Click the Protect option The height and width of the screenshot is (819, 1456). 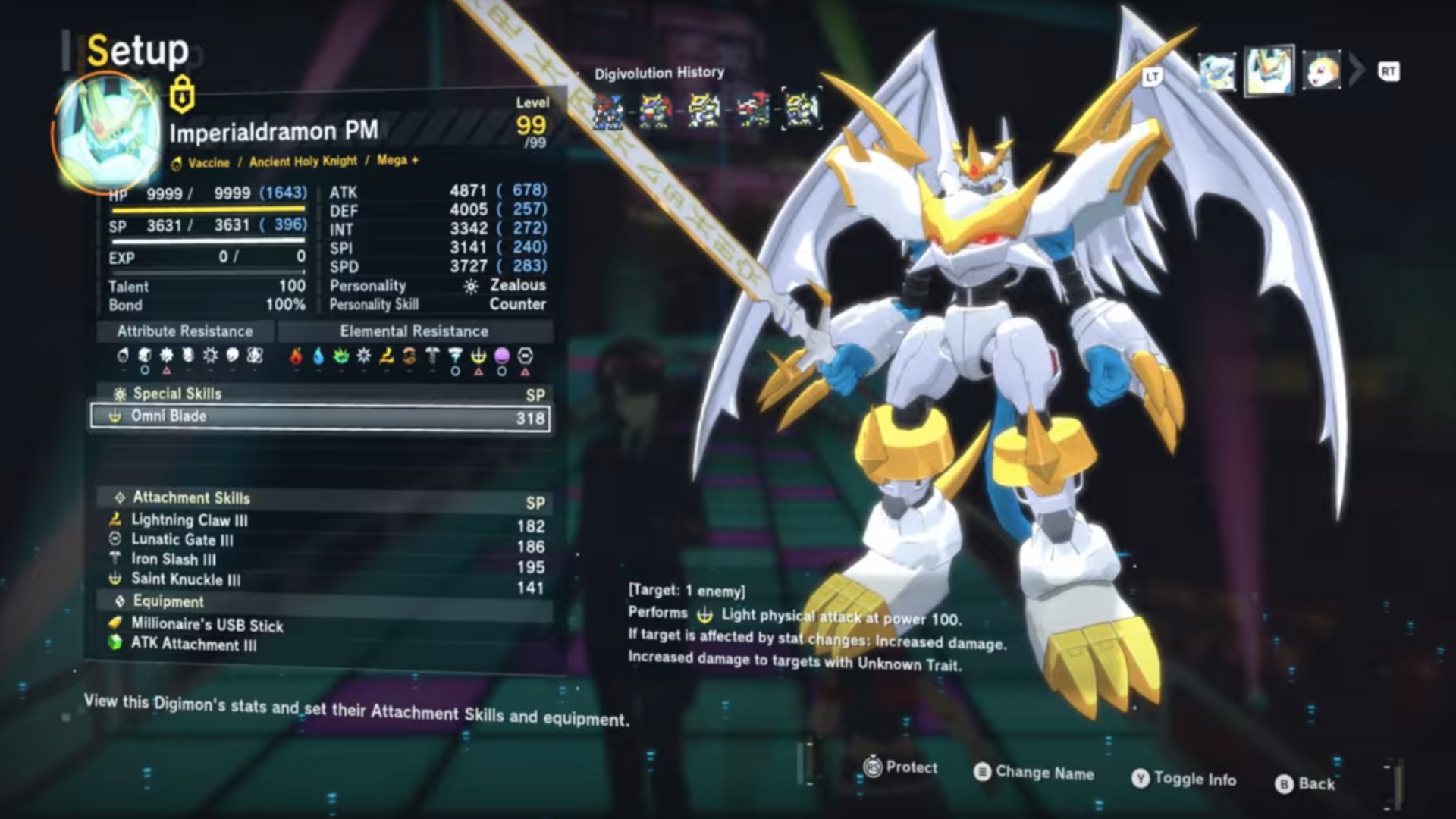point(901,767)
